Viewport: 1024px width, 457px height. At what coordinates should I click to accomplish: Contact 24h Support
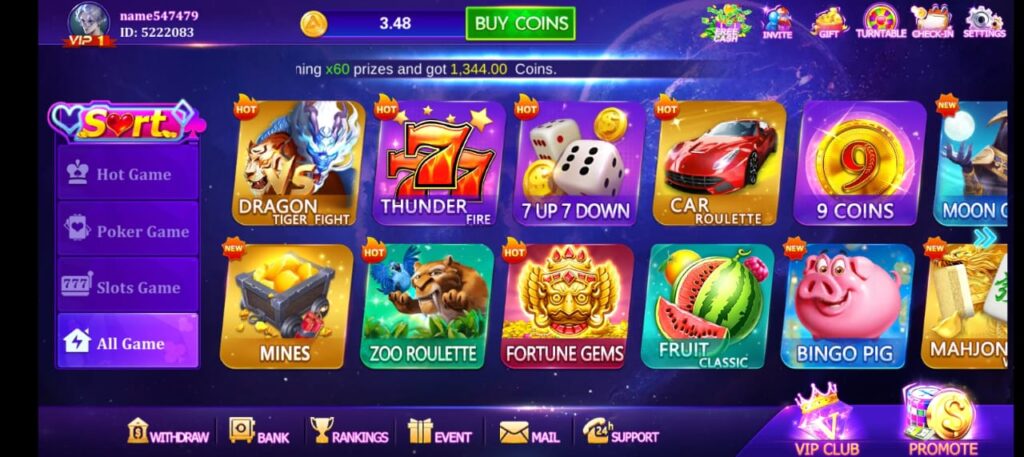[x=621, y=432]
